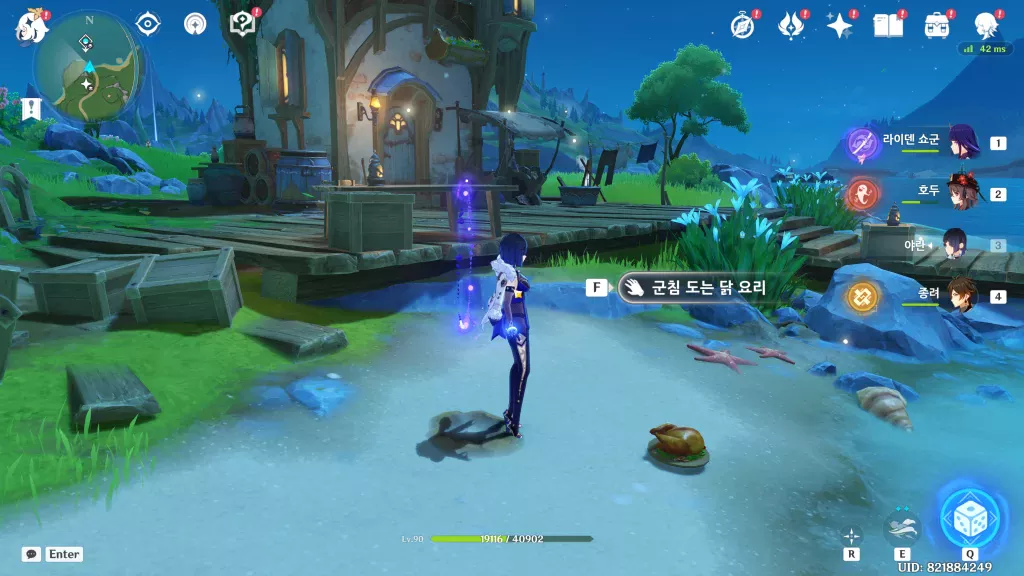The width and height of the screenshot is (1024, 576).
Task: Select party member 야란
Action: click(953, 244)
